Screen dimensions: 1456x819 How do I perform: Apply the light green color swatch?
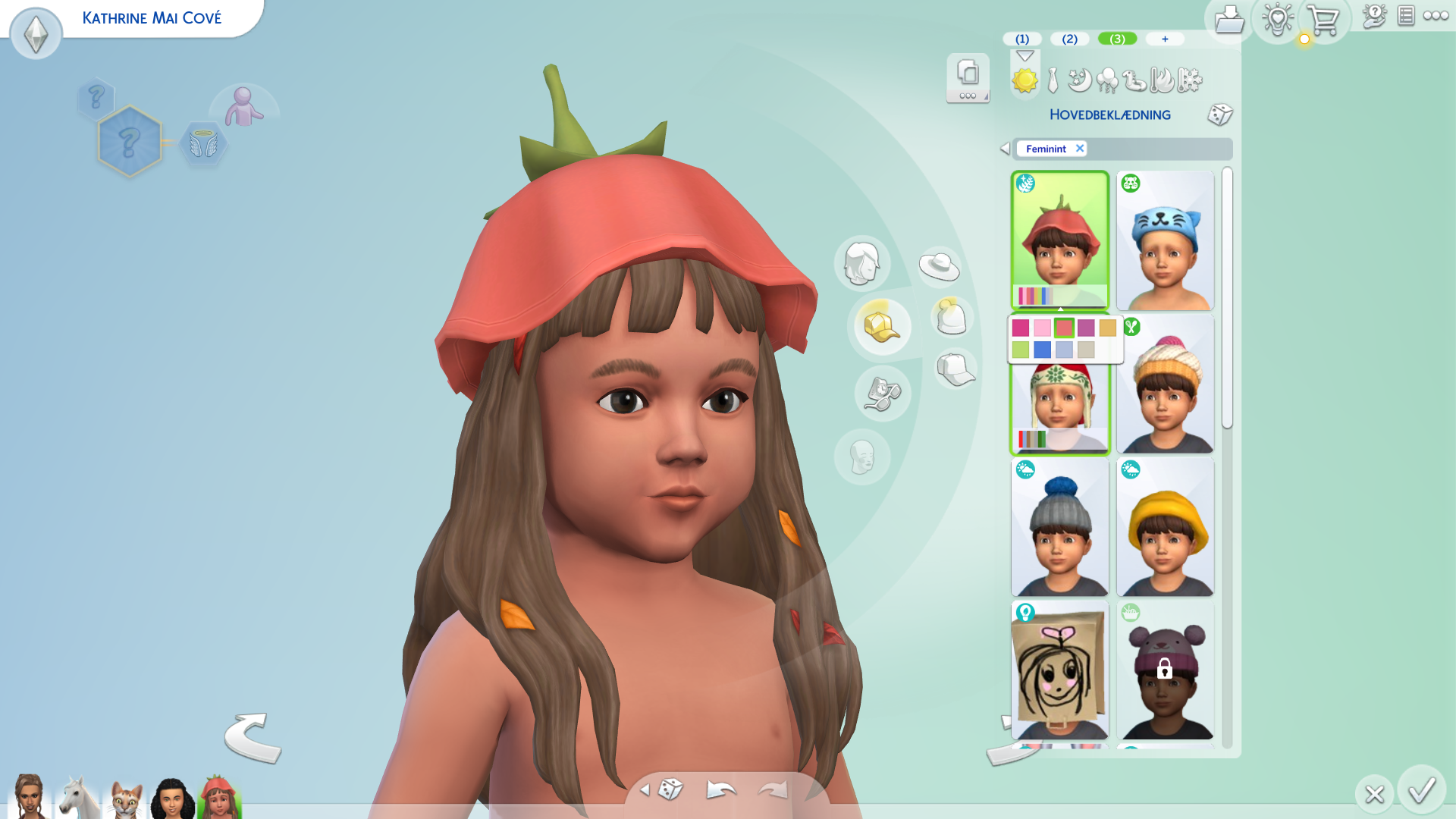pyautogui.click(x=1021, y=350)
